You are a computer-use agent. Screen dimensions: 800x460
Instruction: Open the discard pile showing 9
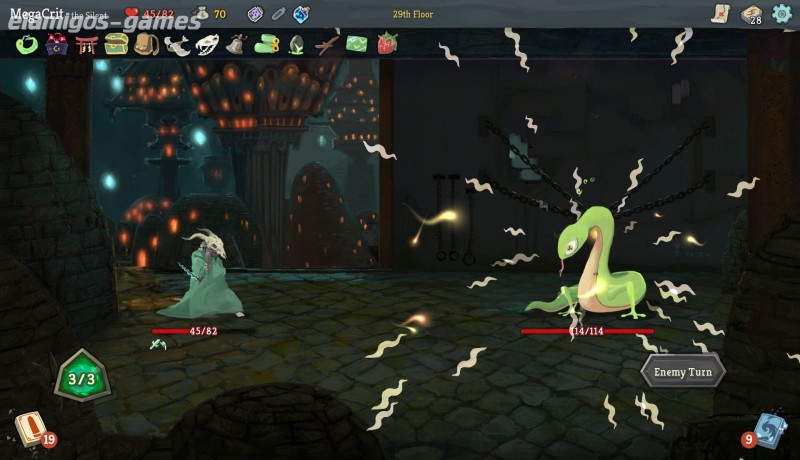click(x=768, y=430)
